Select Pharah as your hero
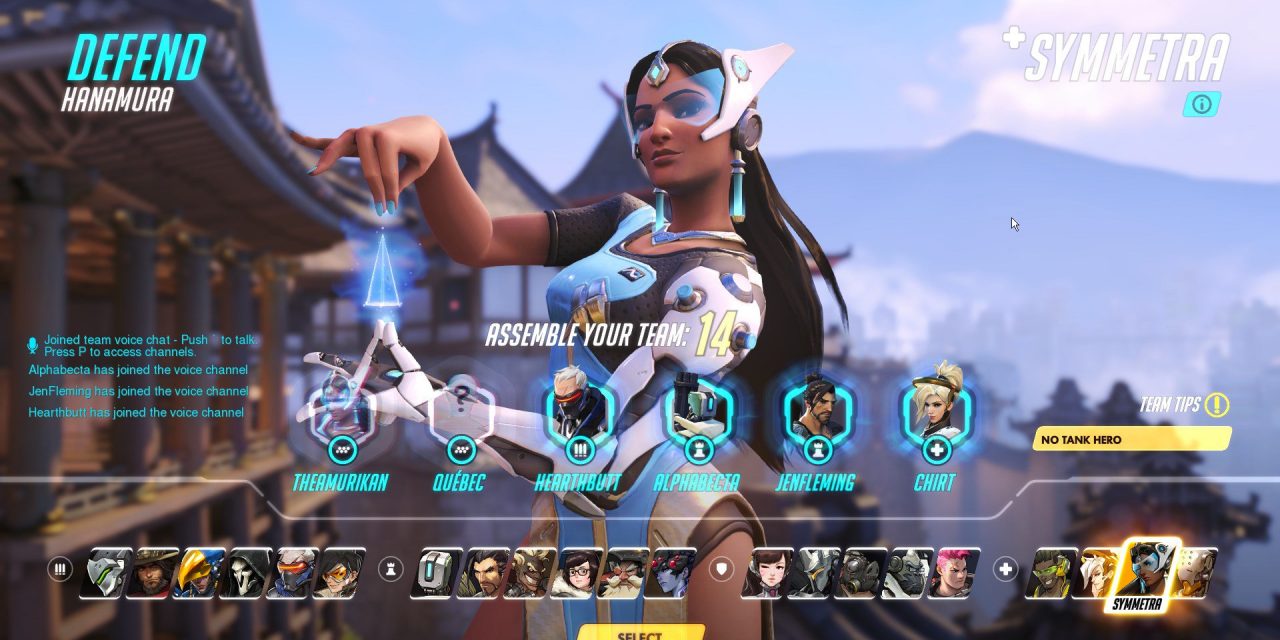The height and width of the screenshot is (640, 1280). click(198, 572)
